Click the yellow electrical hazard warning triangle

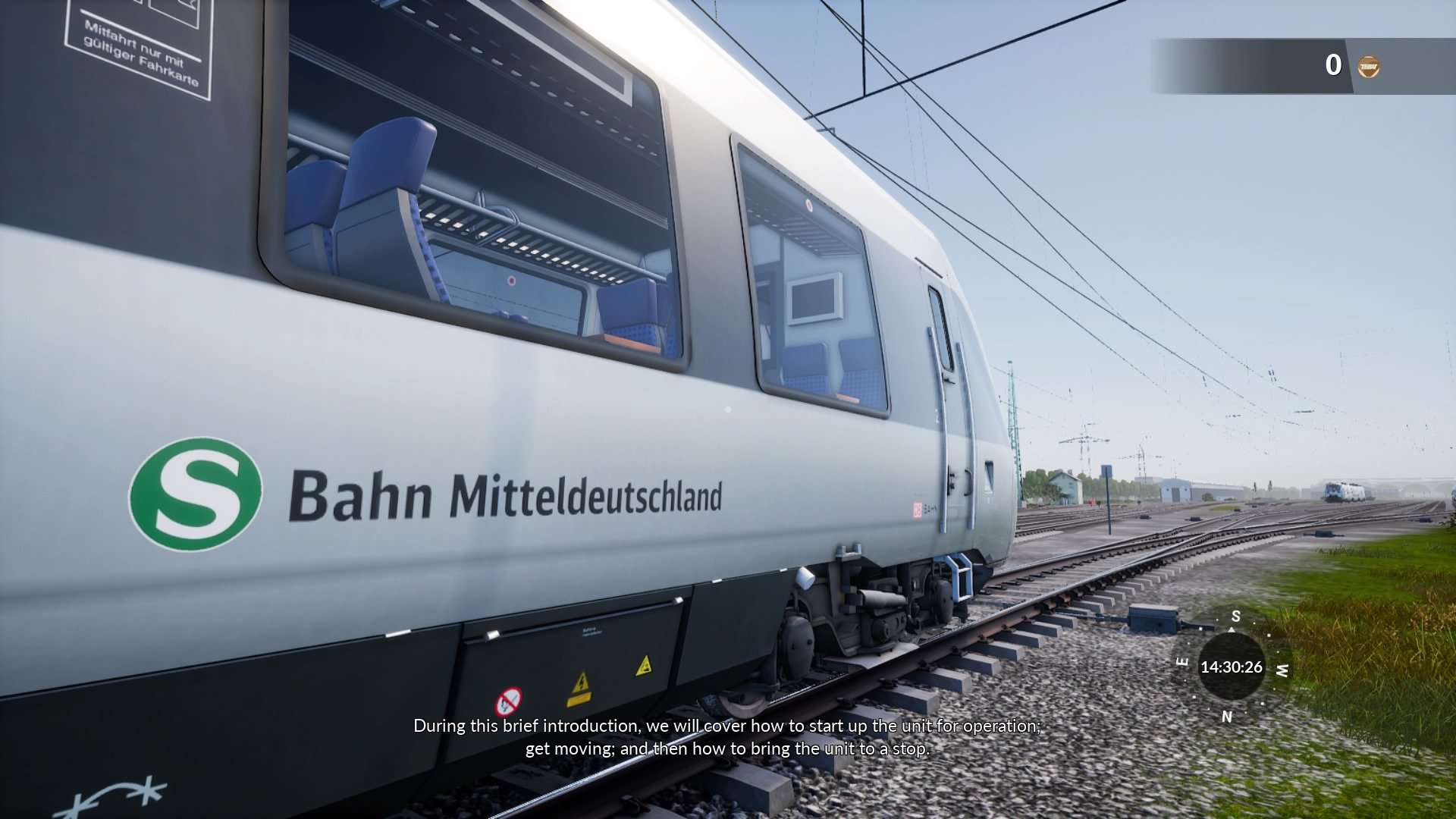click(x=581, y=682)
